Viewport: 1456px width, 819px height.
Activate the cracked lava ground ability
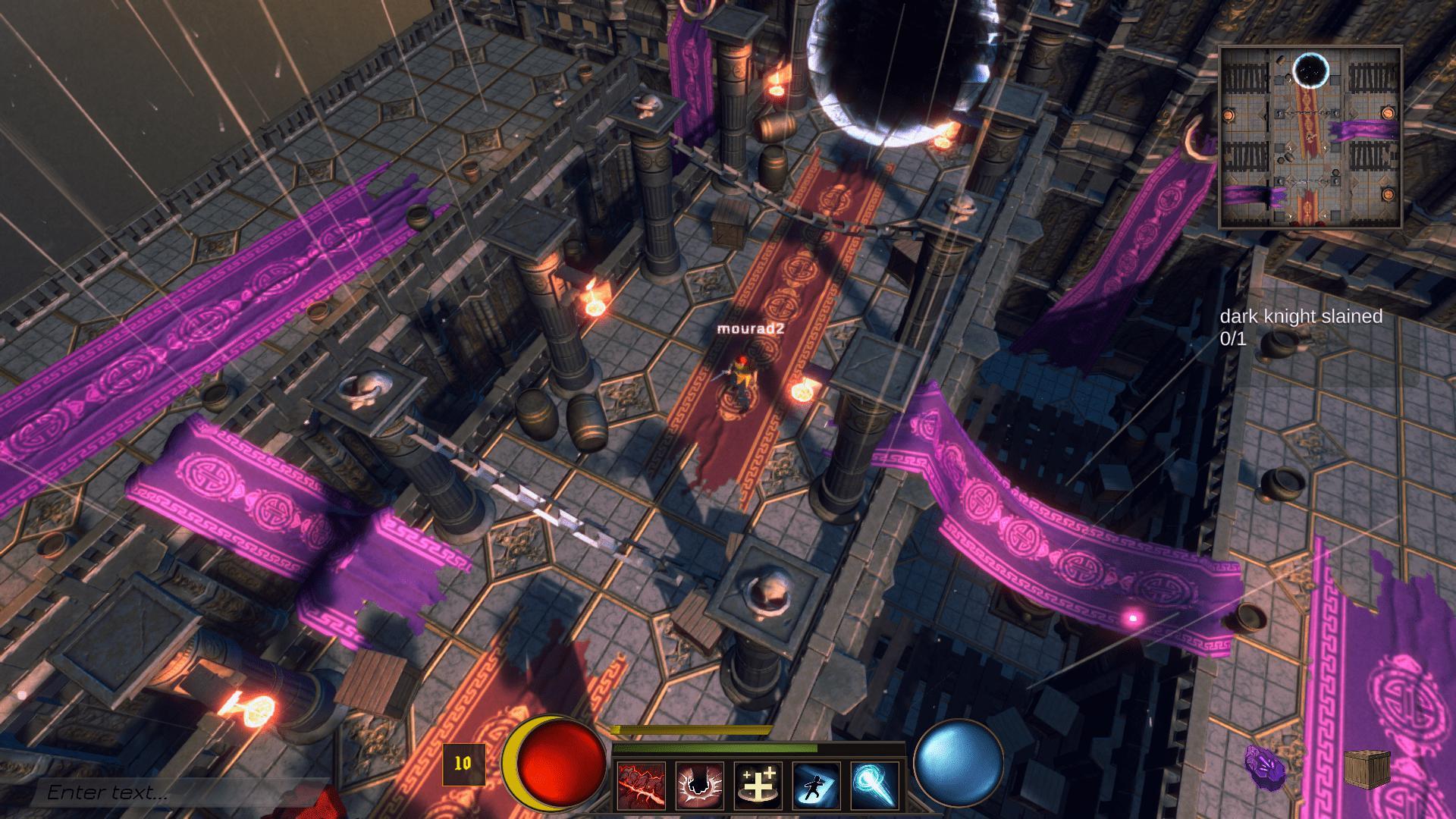642,786
